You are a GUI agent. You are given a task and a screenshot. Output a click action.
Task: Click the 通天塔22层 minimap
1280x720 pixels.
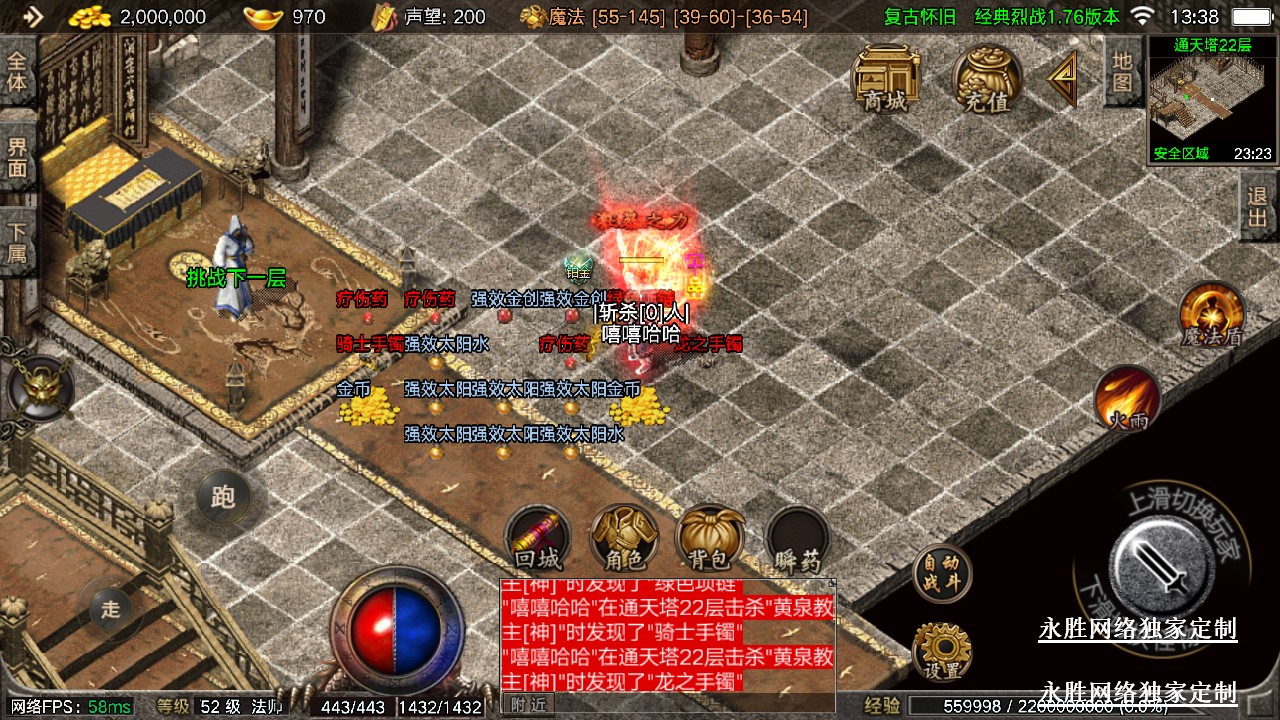point(1211,98)
